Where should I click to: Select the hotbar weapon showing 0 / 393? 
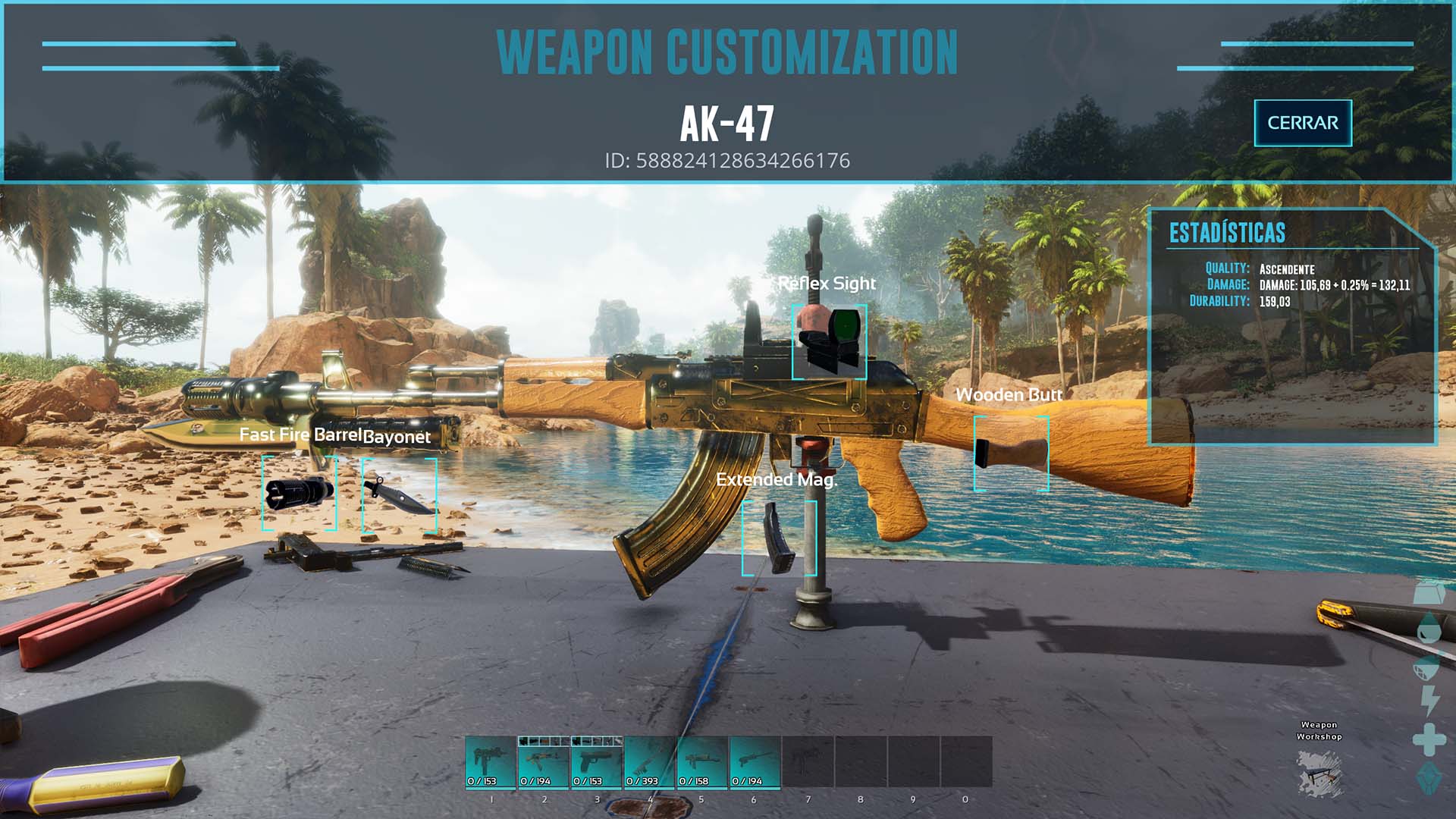pyautogui.click(x=649, y=762)
